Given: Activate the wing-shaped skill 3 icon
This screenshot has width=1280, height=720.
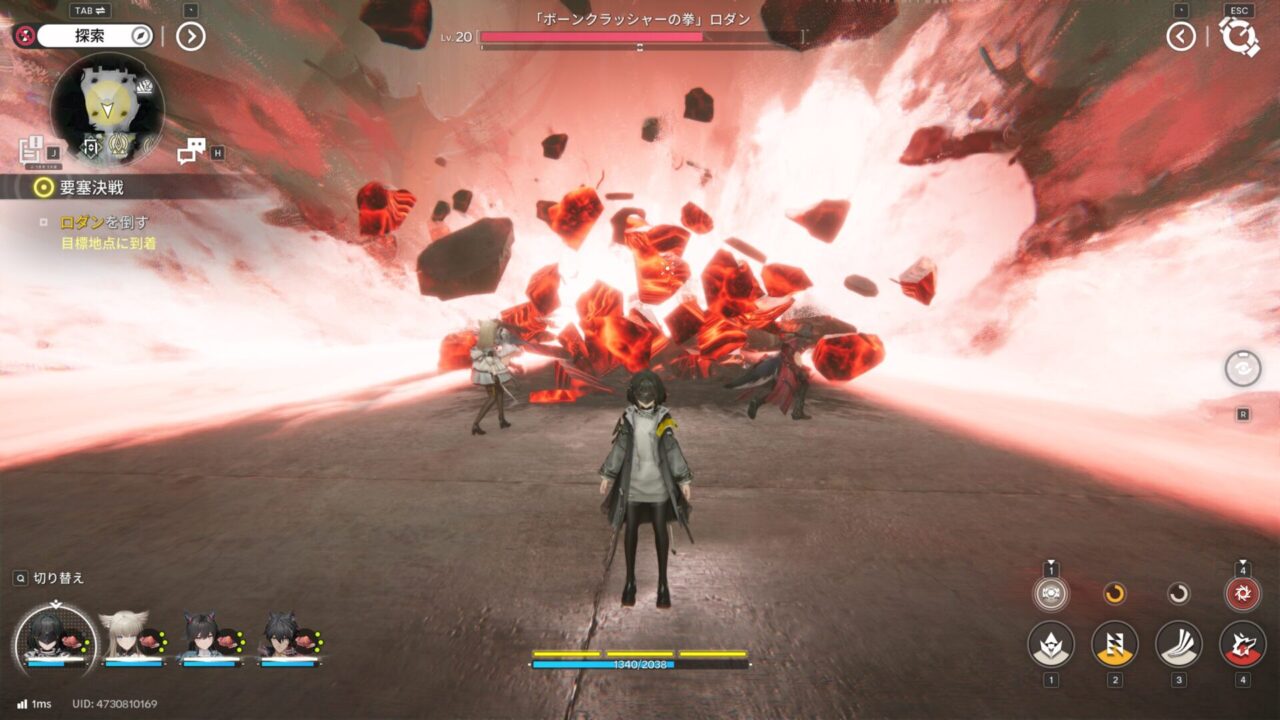Looking at the screenshot, I should pos(1179,644).
